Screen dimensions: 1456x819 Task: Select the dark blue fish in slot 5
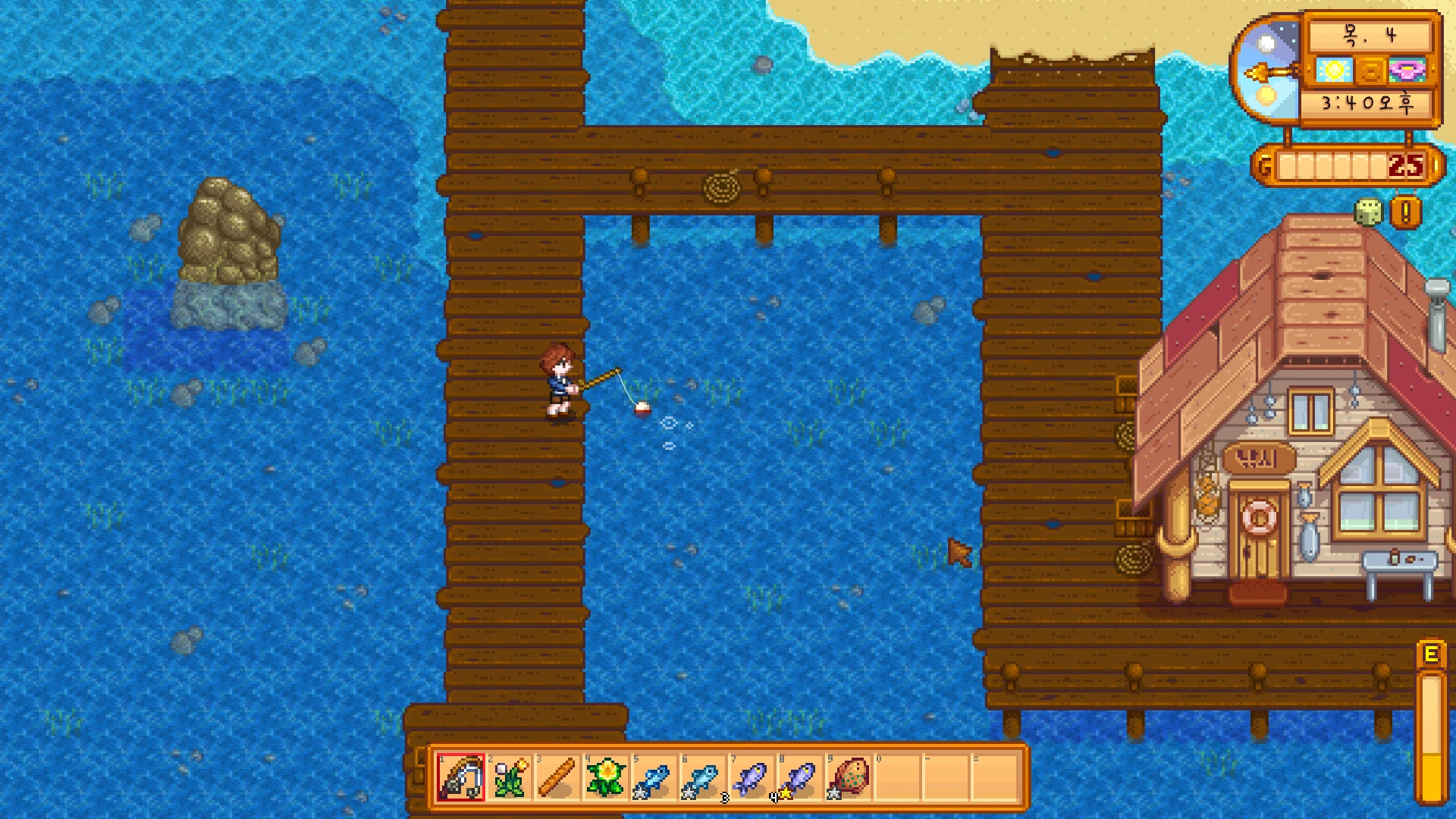point(654,777)
